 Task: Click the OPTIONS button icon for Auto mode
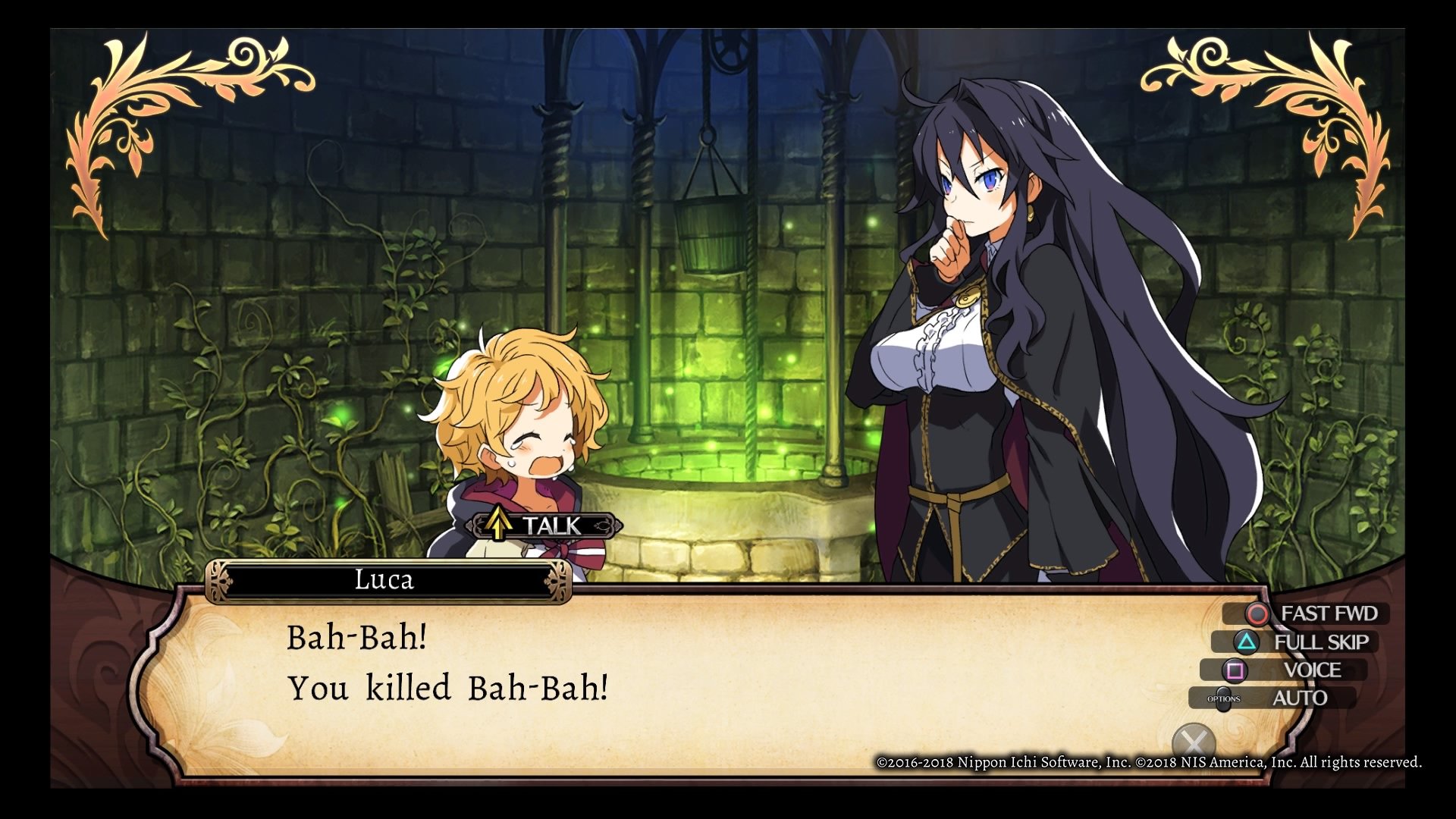pyautogui.click(x=1223, y=699)
